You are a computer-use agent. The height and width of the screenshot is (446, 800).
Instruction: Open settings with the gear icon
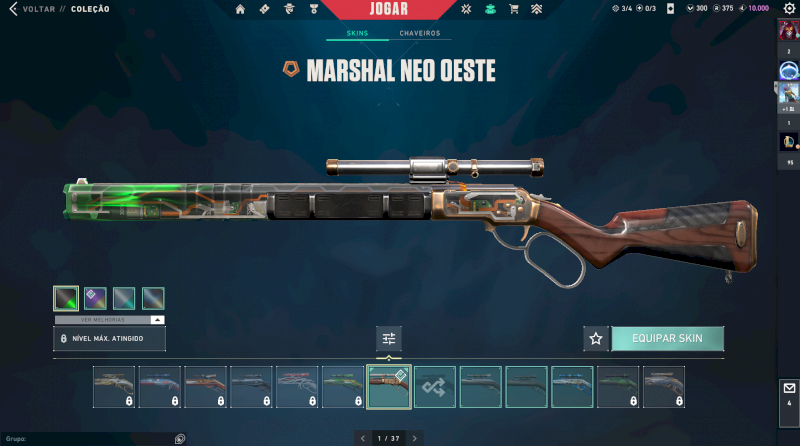point(788,9)
